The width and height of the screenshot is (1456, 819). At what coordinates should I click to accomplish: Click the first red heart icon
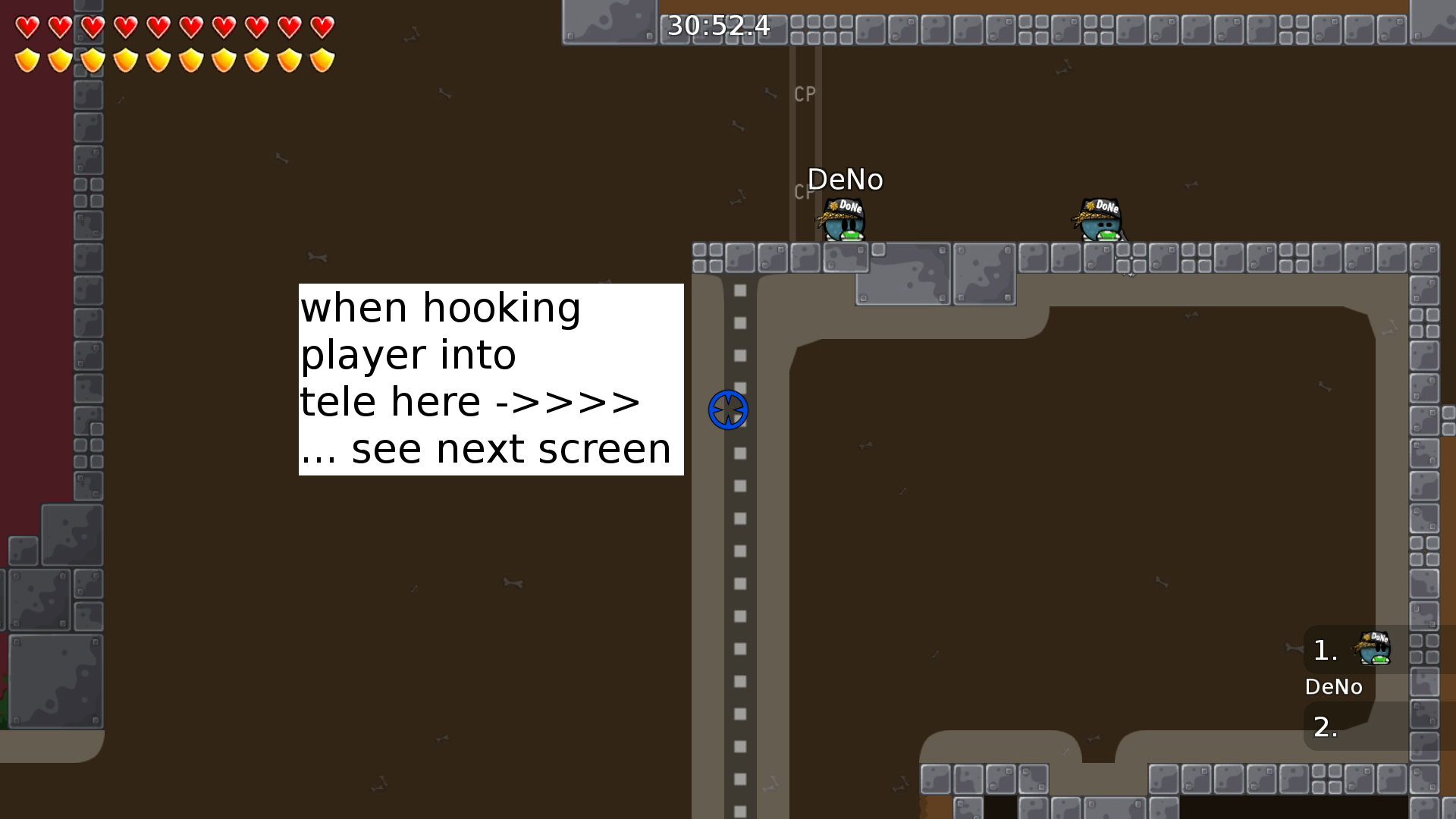[x=27, y=27]
